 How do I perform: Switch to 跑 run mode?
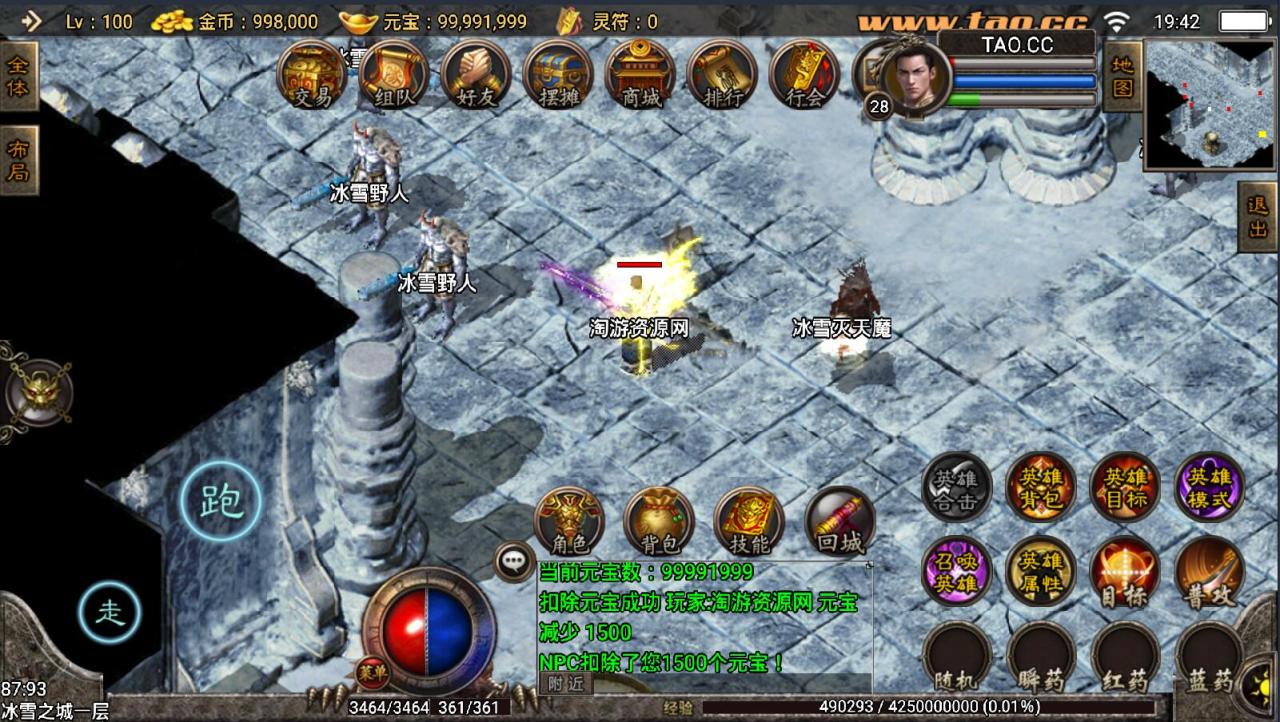[221, 501]
